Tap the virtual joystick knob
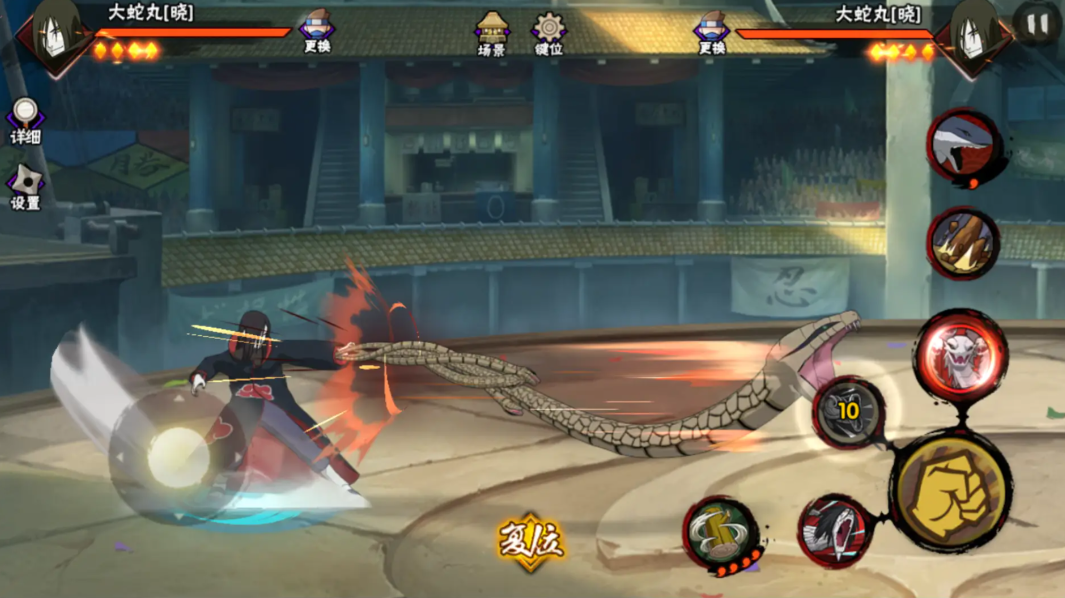 [179, 457]
